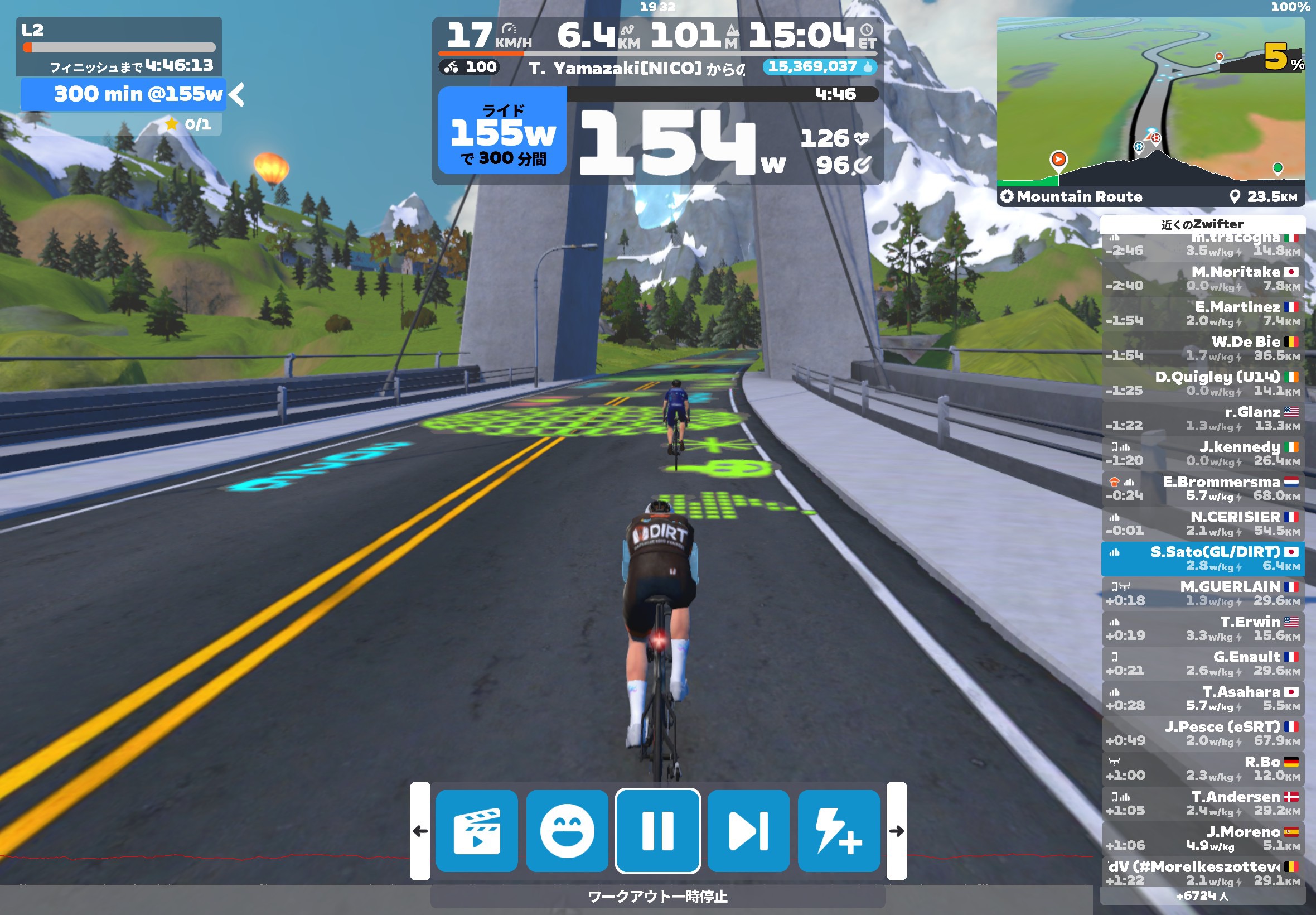Show more actions with the right arrow
The image size is (1316, 915).
896,830
